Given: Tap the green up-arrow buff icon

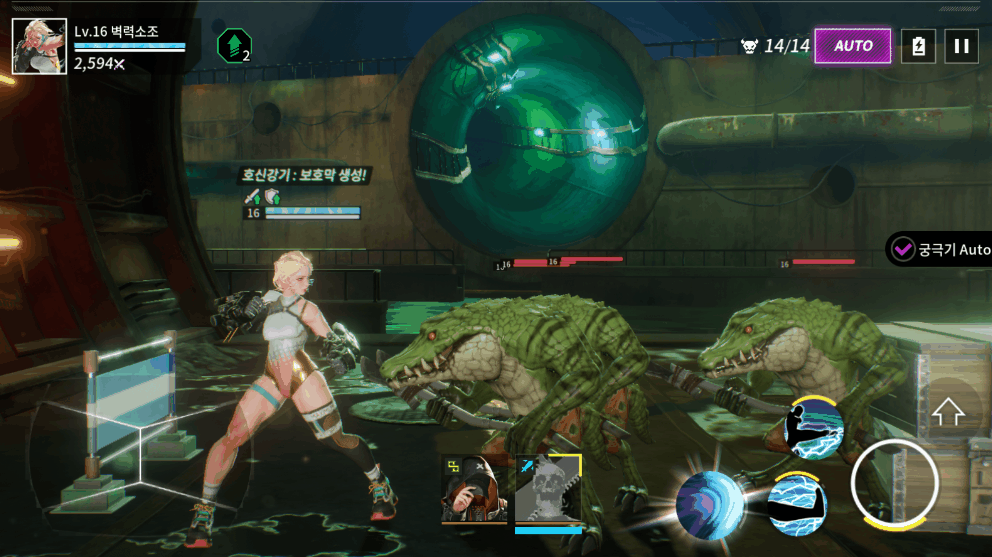Looking at the screenshot, I should 232,45.
